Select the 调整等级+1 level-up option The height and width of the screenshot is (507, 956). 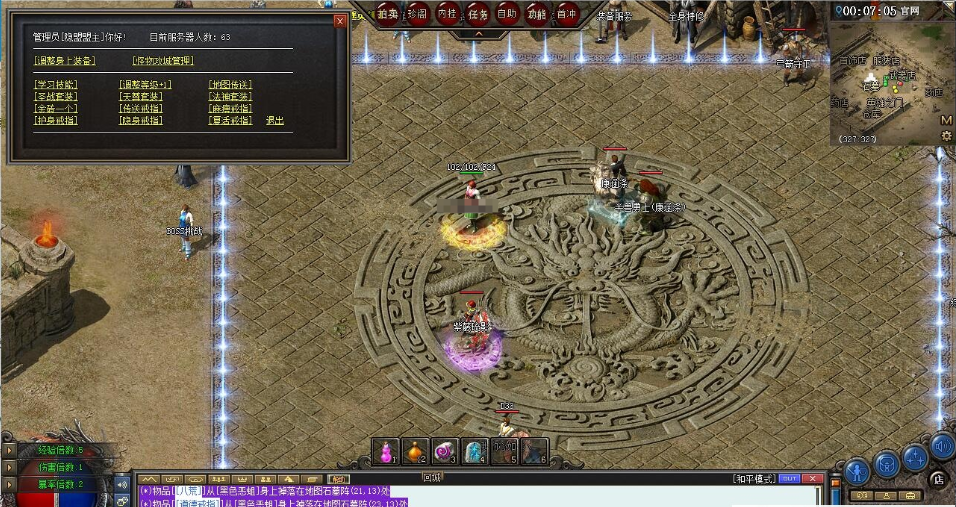(145, 85)
